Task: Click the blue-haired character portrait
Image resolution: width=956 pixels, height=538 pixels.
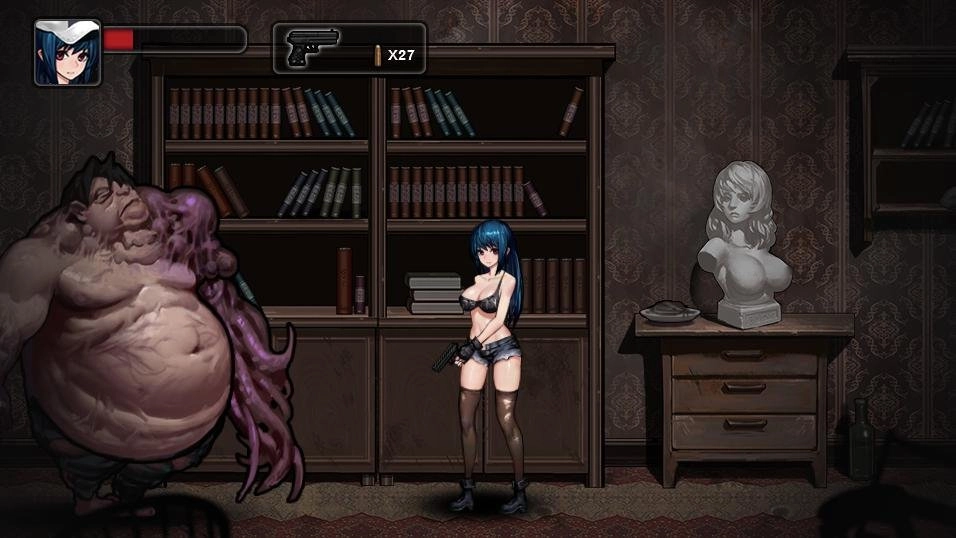Action: (67, 52)
